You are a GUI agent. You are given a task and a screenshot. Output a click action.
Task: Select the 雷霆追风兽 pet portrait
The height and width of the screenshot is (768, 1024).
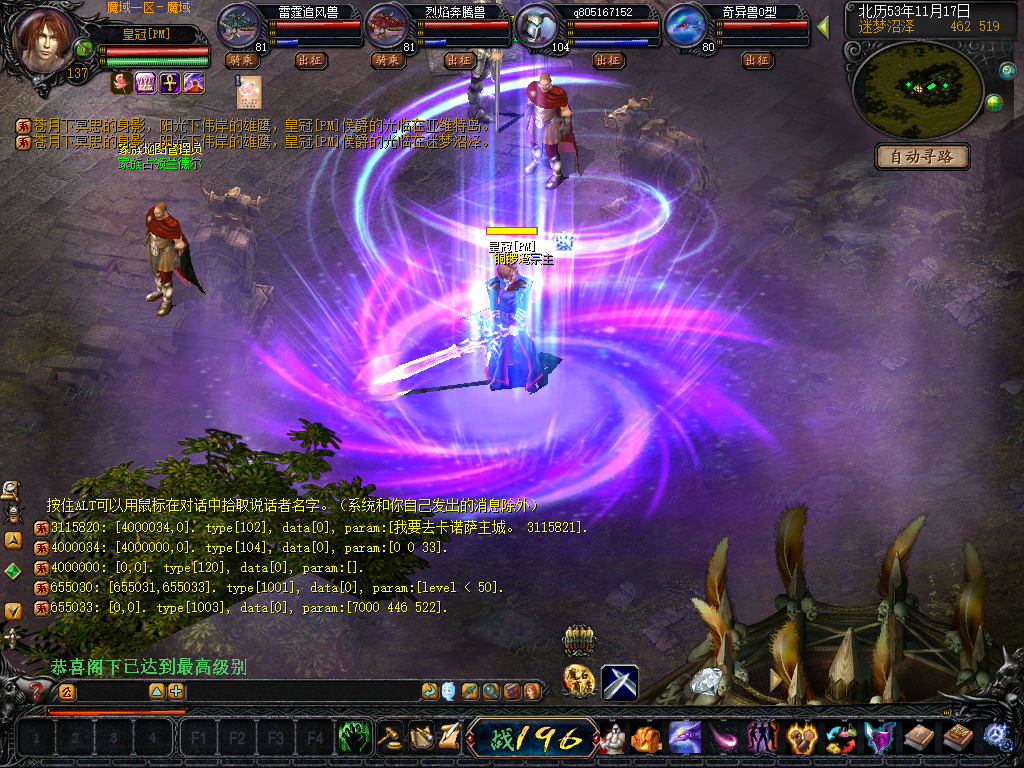(x=239, y=25)
